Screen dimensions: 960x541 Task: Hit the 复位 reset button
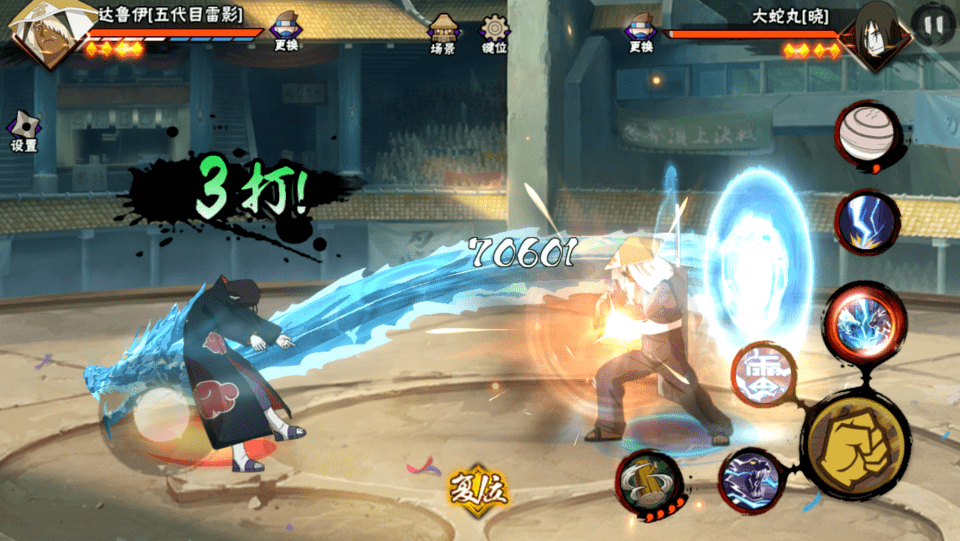[x=478, y=489]
